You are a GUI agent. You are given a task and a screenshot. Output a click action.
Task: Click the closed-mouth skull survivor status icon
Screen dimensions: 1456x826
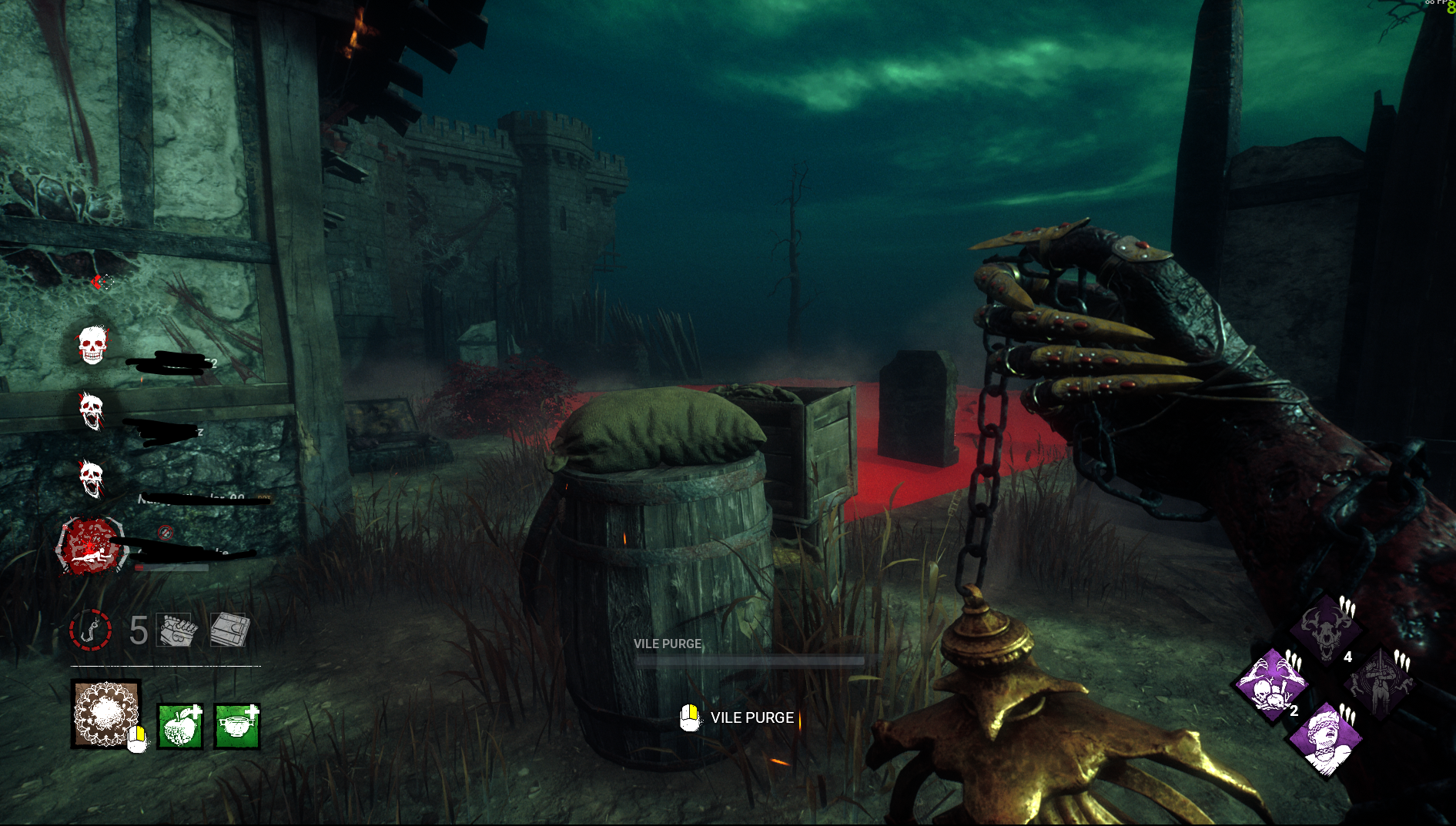click(x=92, y=344)
